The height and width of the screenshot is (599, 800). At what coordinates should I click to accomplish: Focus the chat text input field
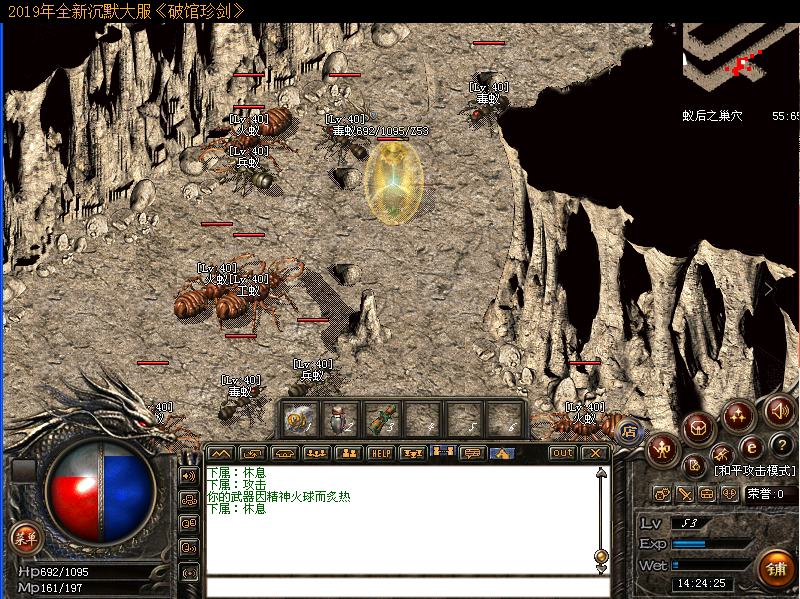pos(400,587)
